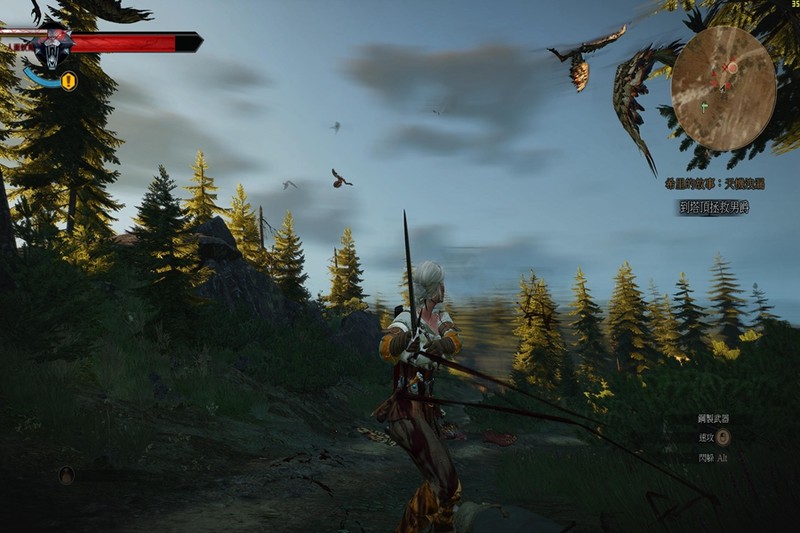Click the red quest marker on minimap
Viewport: 800px width, 533px height.
pos(731,67)
